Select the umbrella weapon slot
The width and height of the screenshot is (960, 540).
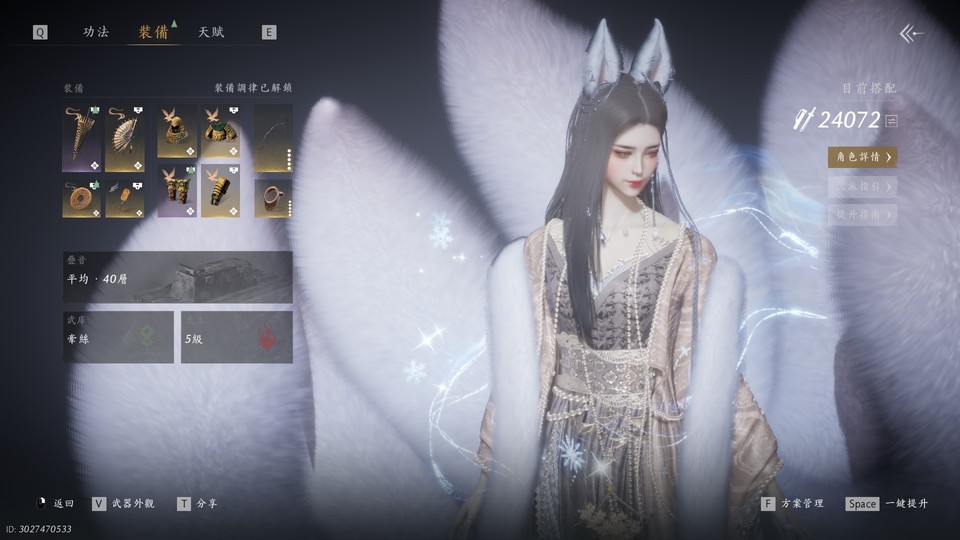81,138
